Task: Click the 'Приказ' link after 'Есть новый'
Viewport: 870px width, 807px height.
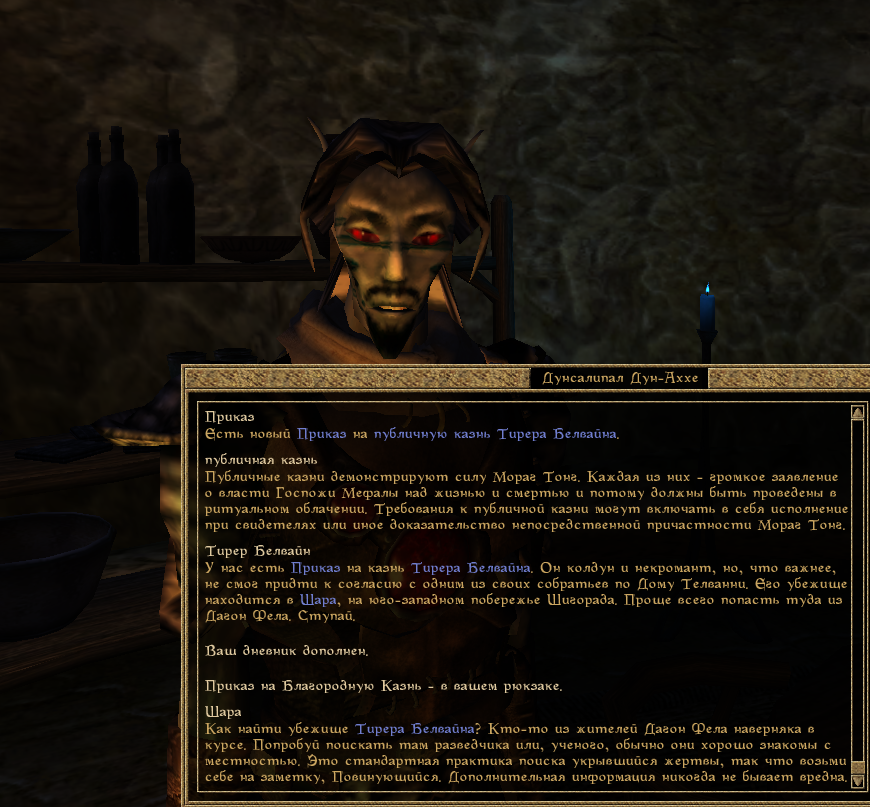Action: 319,433
